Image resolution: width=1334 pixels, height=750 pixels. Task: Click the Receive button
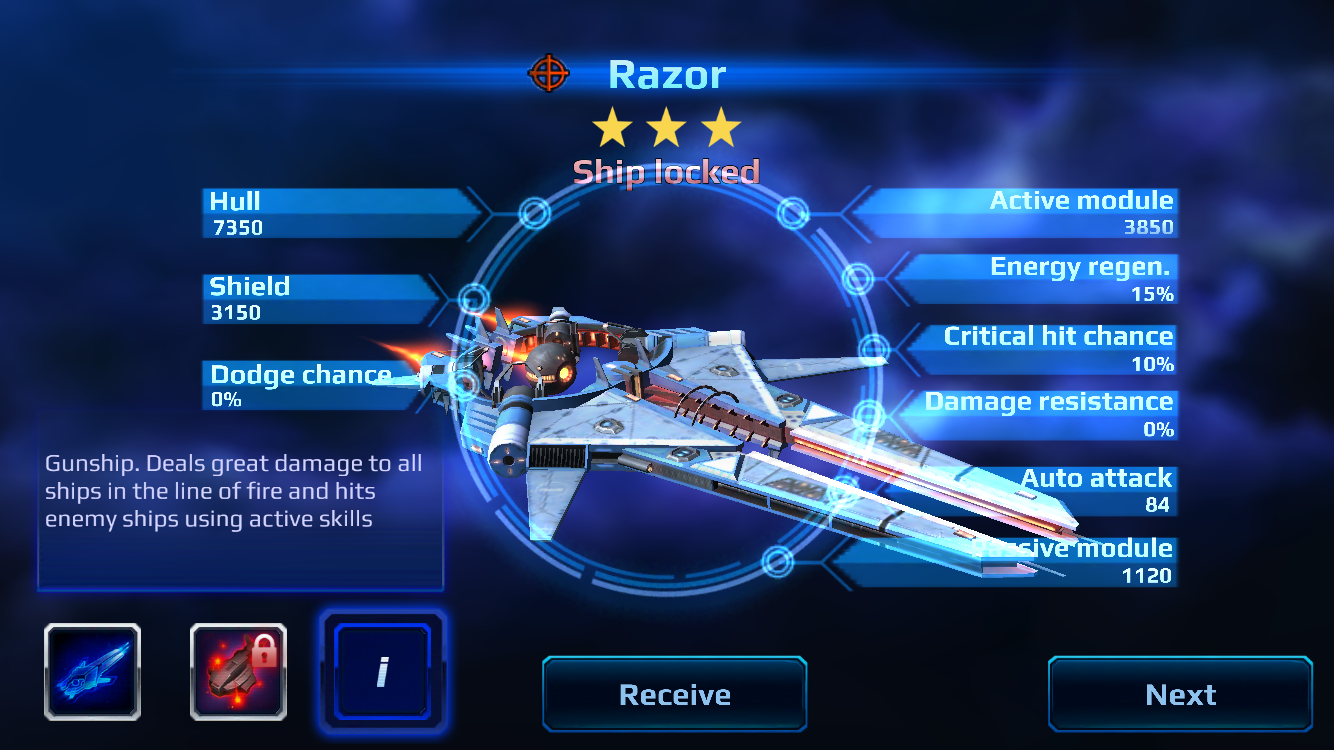tap(674, 694)
